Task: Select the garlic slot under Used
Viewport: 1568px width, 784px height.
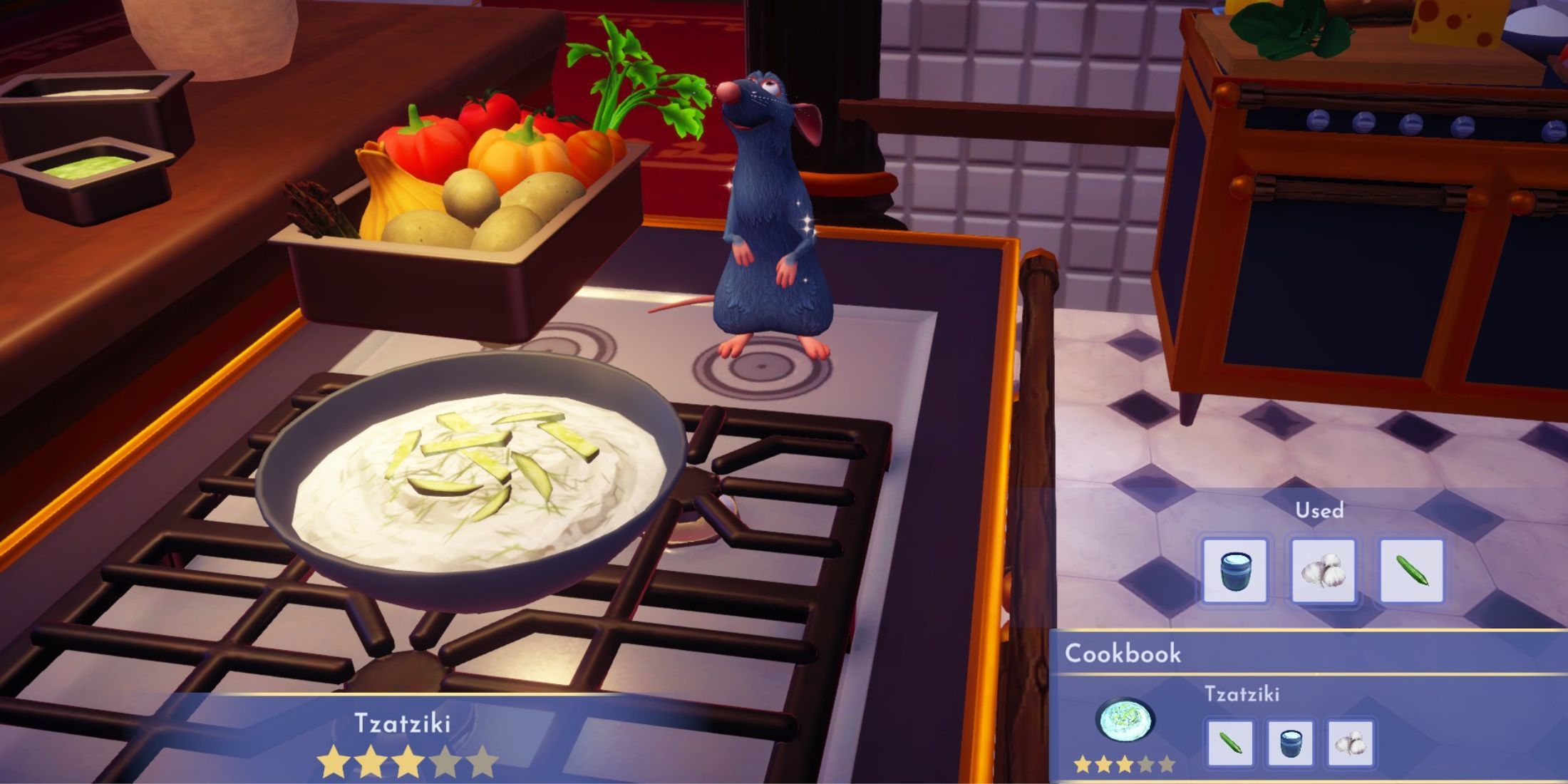Action: tap(1323, 571)
